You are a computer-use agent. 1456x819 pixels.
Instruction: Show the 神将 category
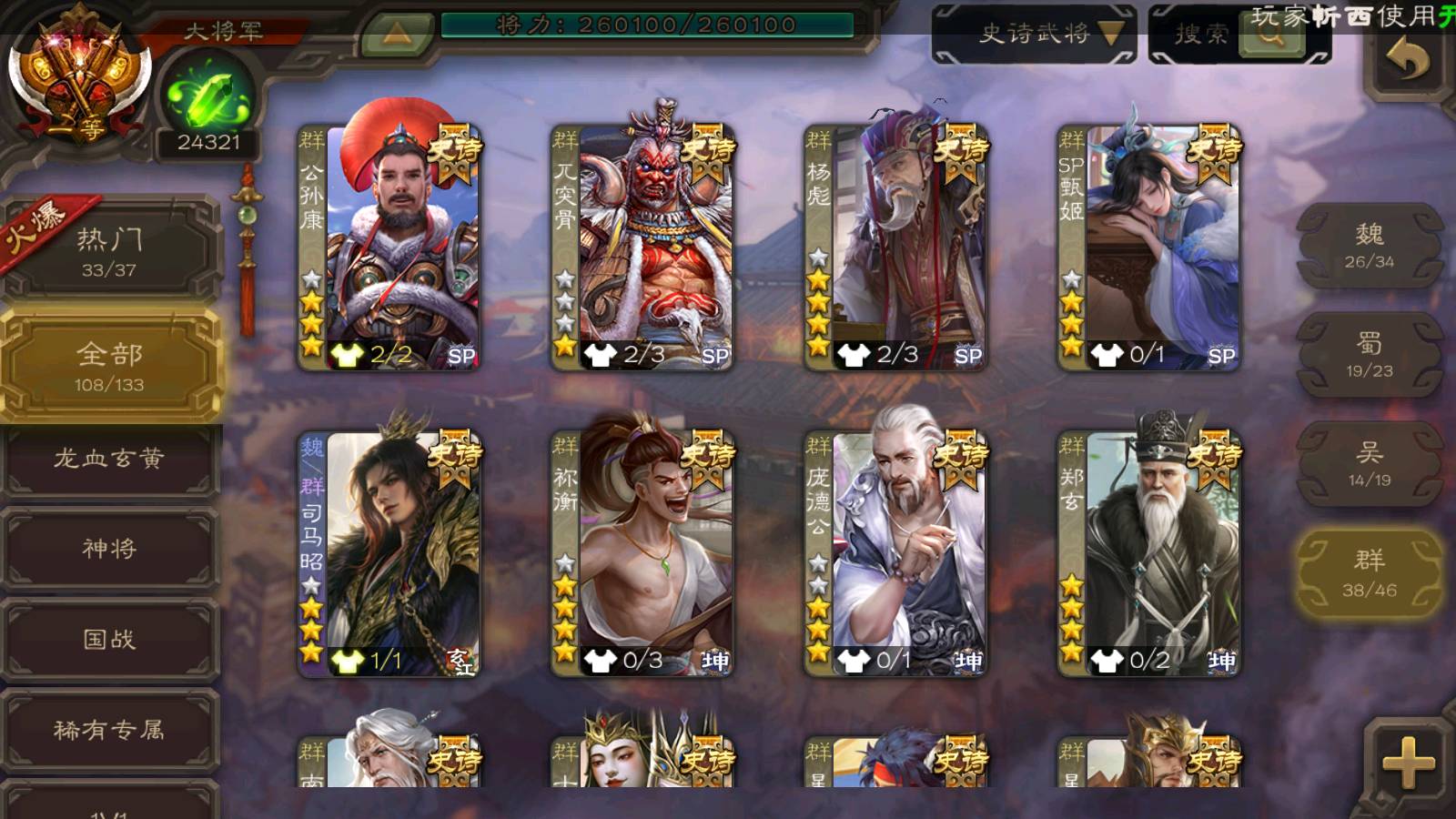point(109,549)
